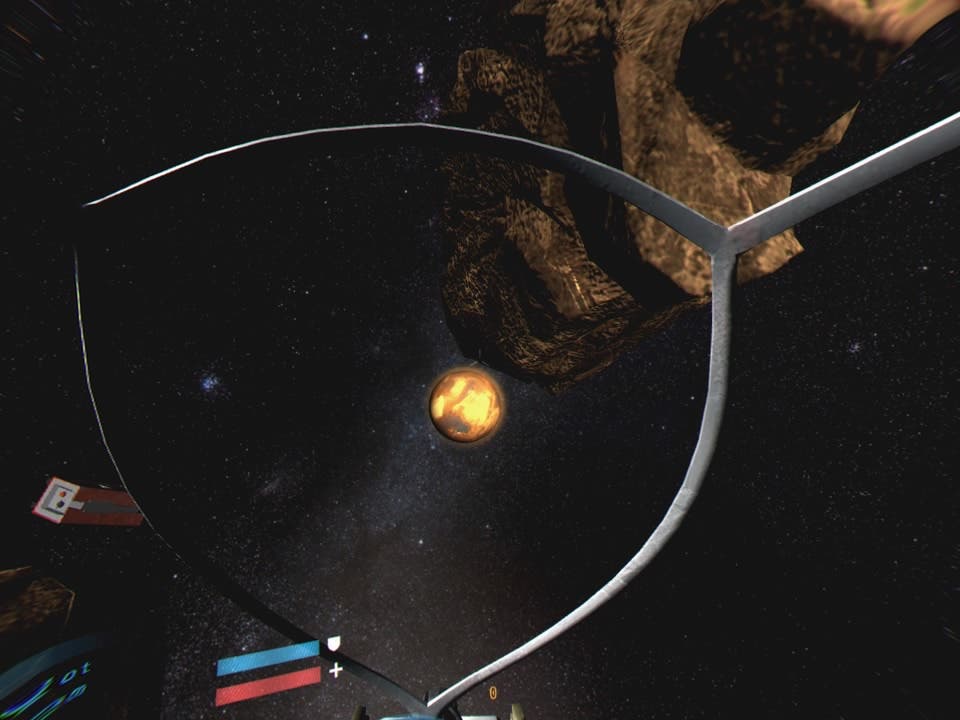Image resolution: width=960 pixels, height=720 pixels.
Task: Click the white plus health icon
Action: tap(335, 670)
